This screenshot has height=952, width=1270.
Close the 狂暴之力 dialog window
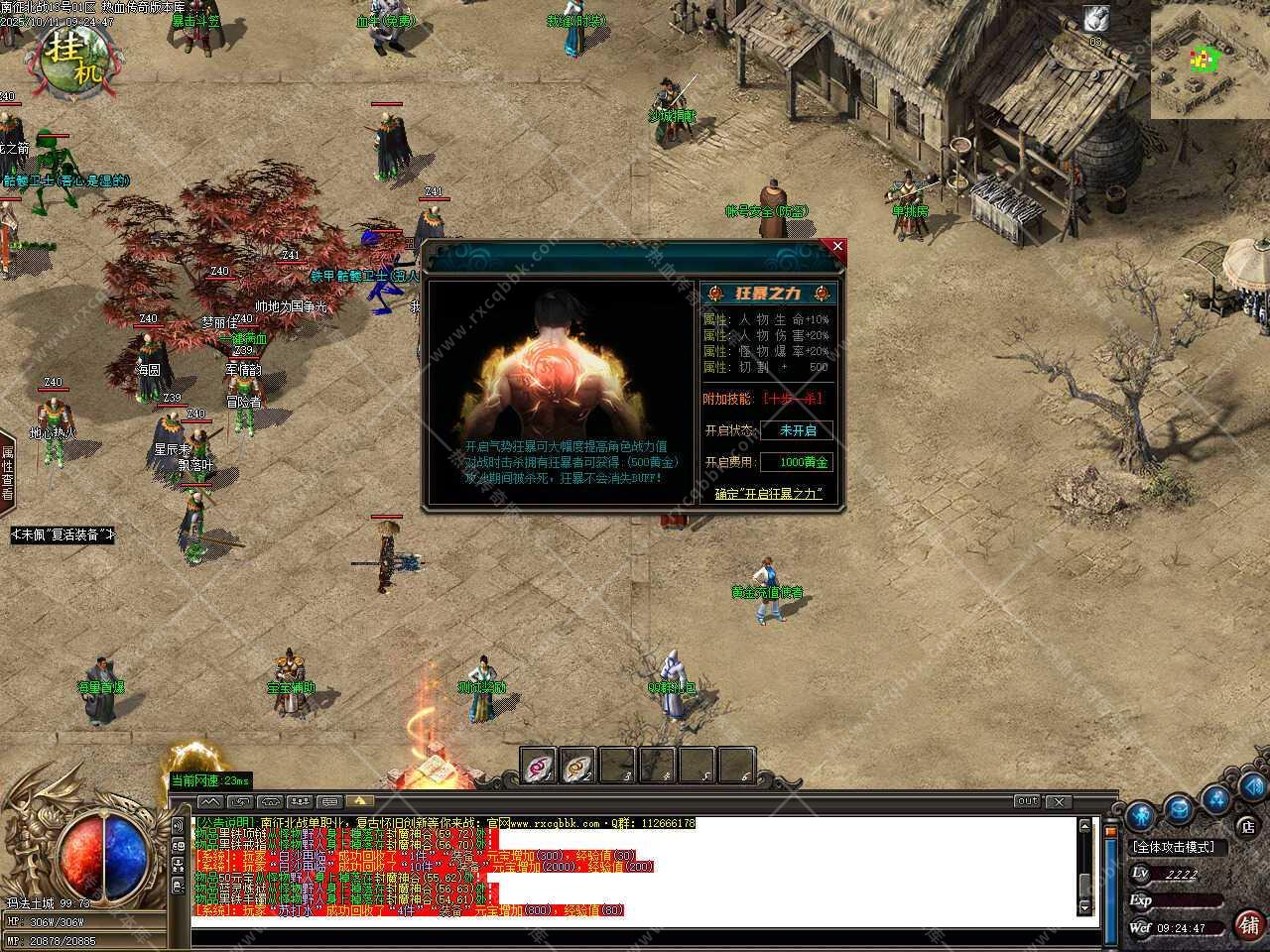click(x=837, y=246)
